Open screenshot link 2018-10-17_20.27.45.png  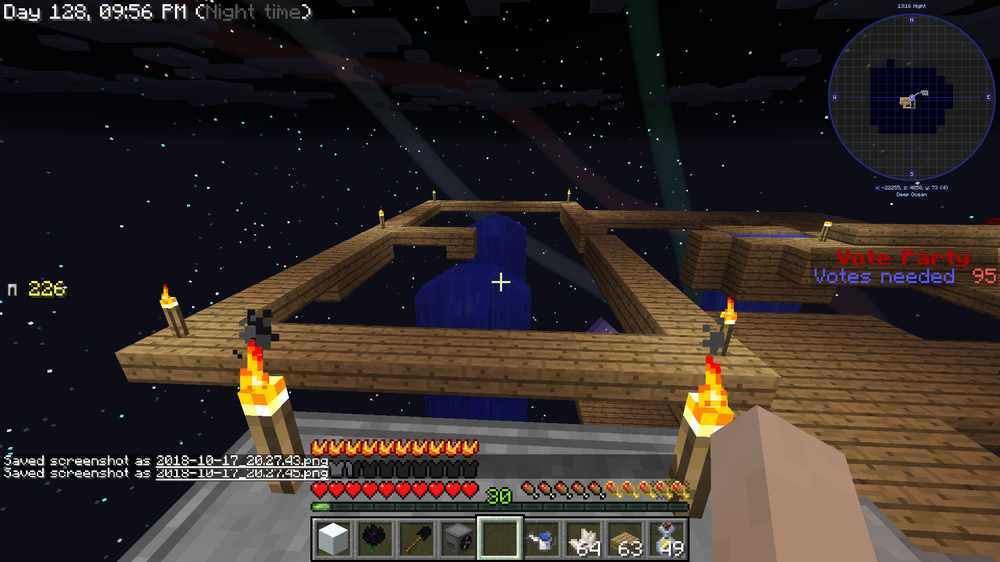pos(241,473)
